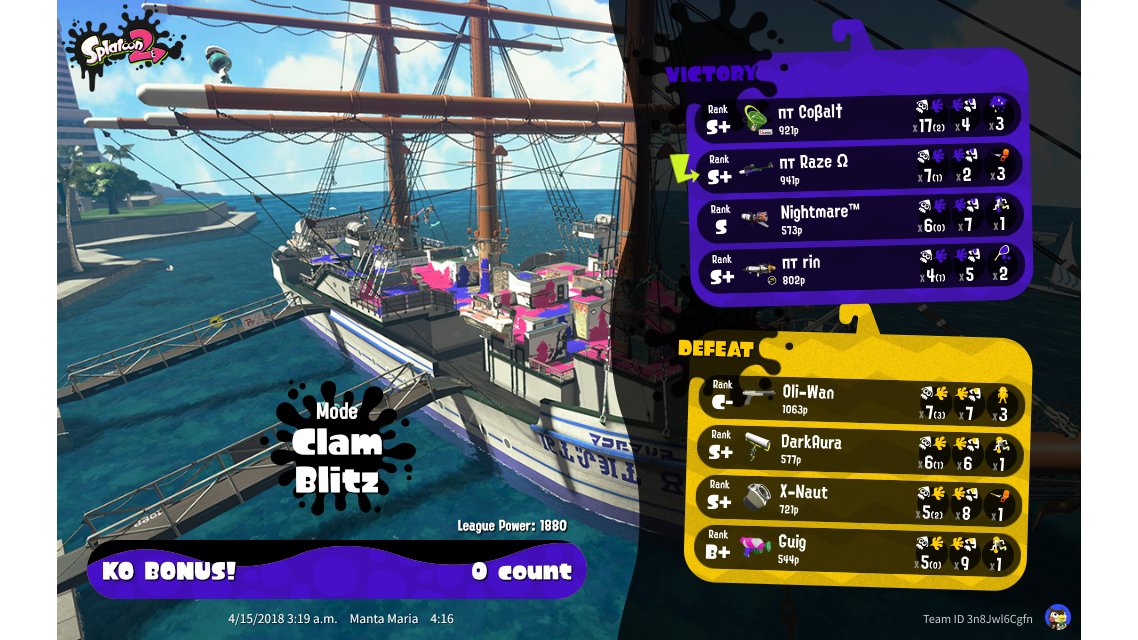Open the team avatar beside Team ID

coord(1057,617)
